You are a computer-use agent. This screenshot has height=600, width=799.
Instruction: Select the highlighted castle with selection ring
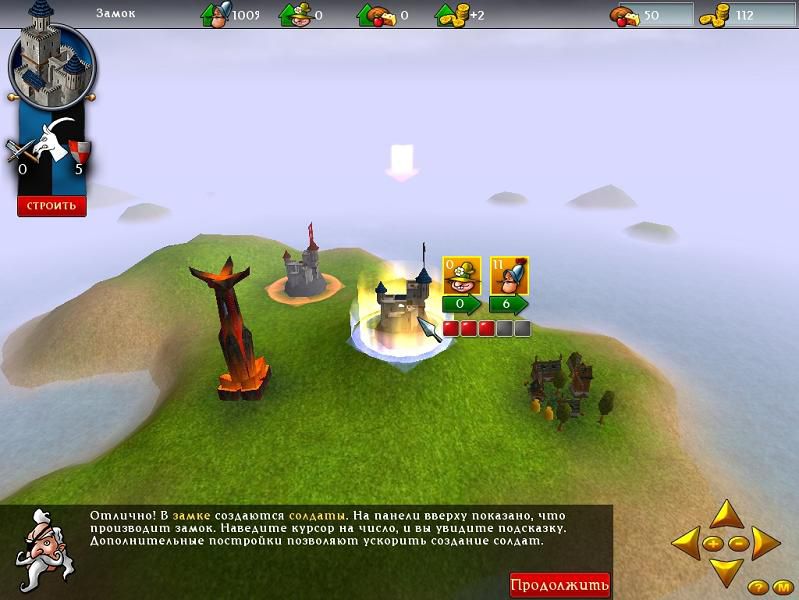396,308
